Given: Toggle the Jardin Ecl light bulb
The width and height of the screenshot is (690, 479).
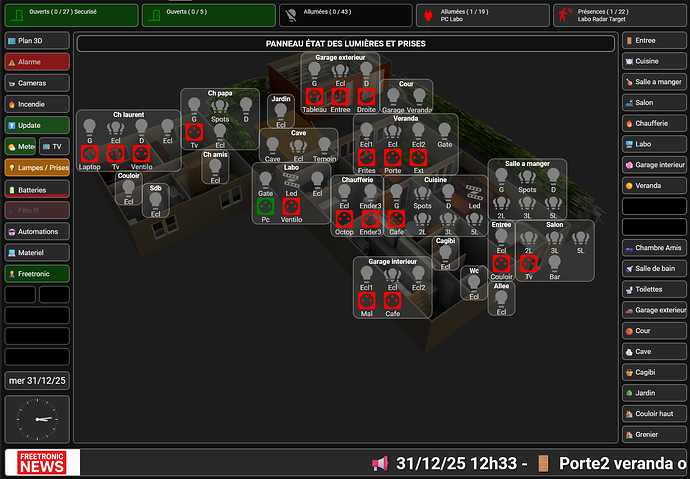Looking at the screenshot, I should coord(281,111).
